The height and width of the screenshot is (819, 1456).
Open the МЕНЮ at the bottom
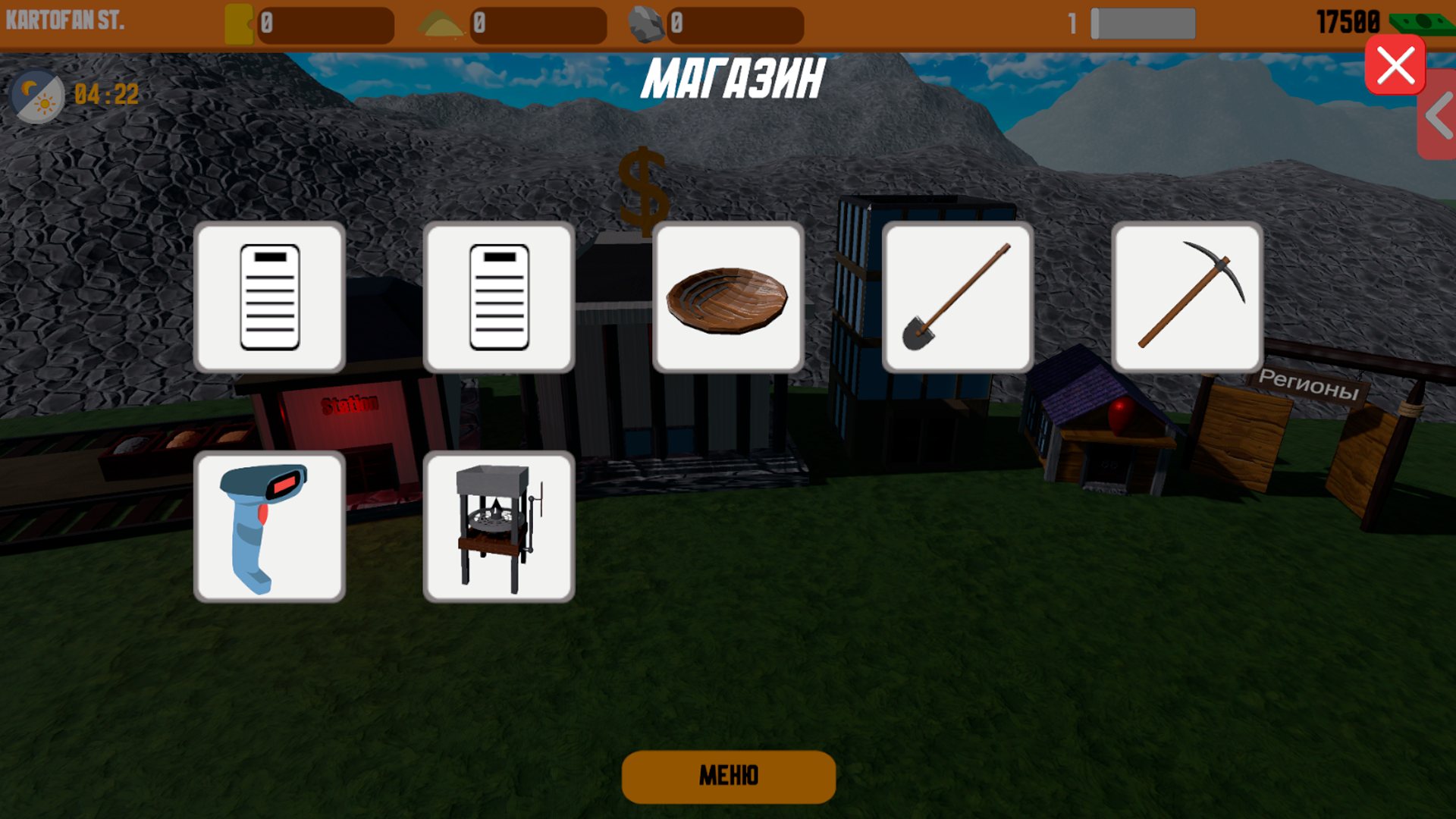[x=728, y=777]
